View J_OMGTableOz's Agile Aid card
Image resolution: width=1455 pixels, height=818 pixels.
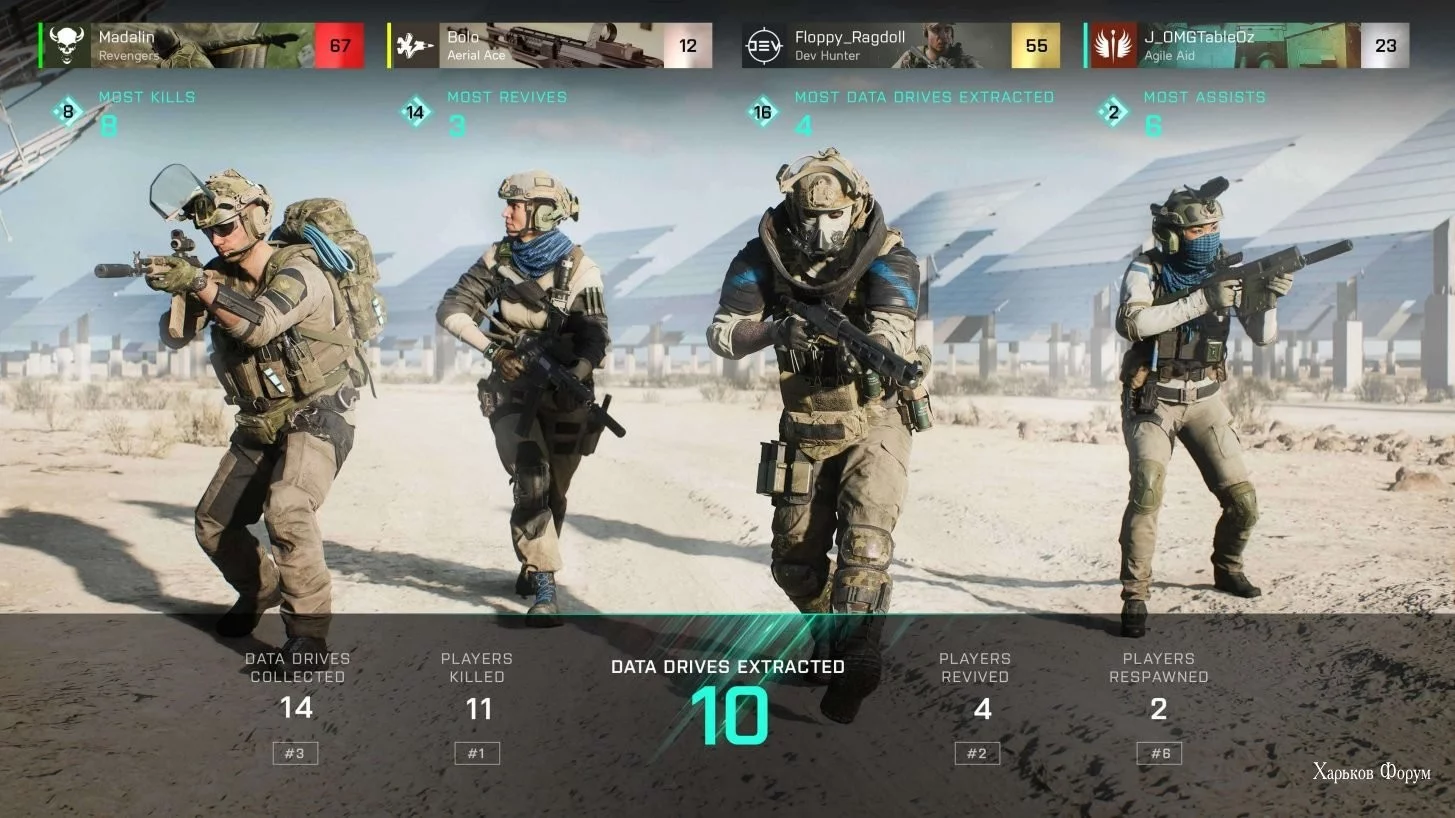[x=1248, y=46]
